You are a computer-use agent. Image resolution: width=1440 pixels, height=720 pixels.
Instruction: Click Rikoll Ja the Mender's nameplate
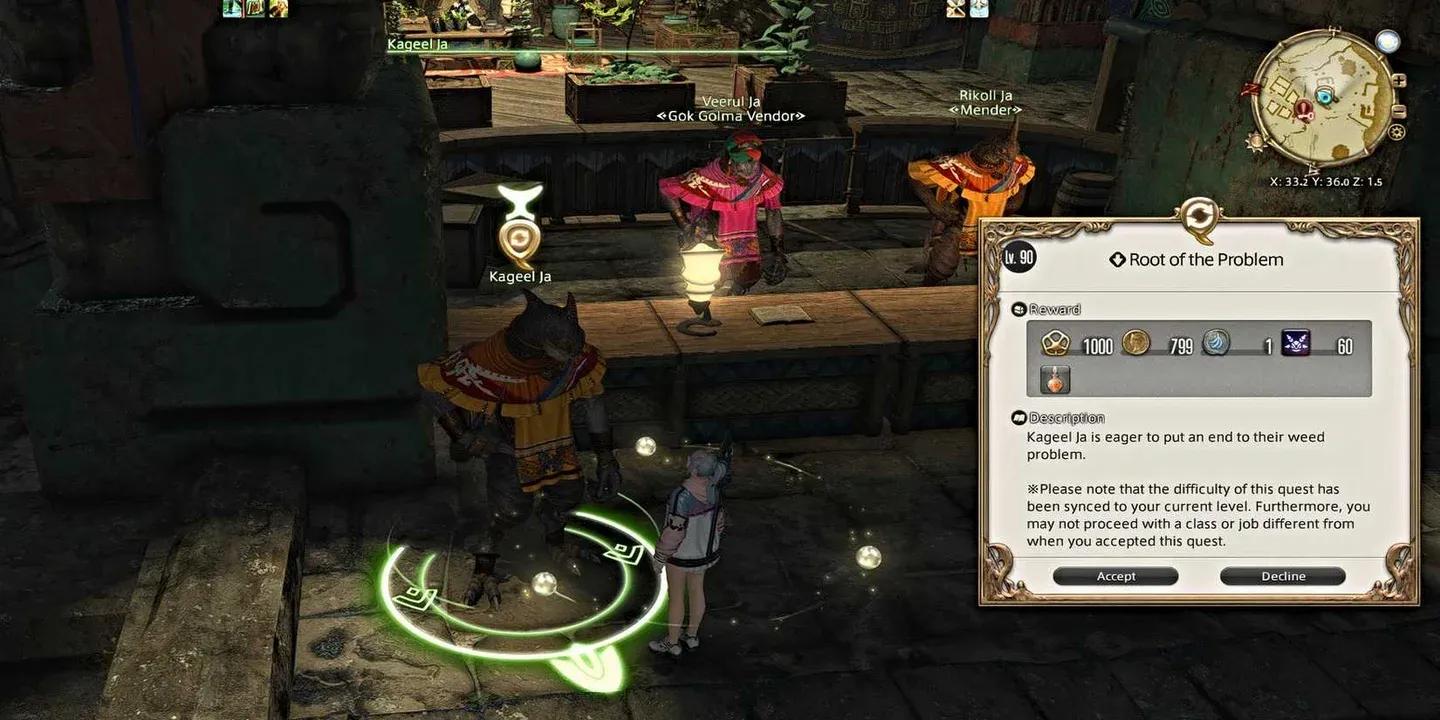pyautogui.click(x=985, y=101)
